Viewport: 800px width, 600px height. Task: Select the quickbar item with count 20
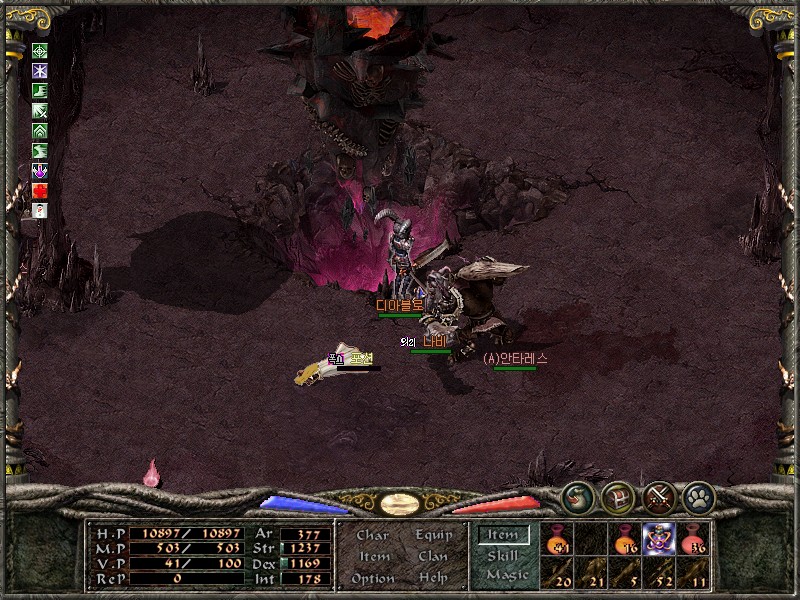pyautogui.click(x=556, y=573)
